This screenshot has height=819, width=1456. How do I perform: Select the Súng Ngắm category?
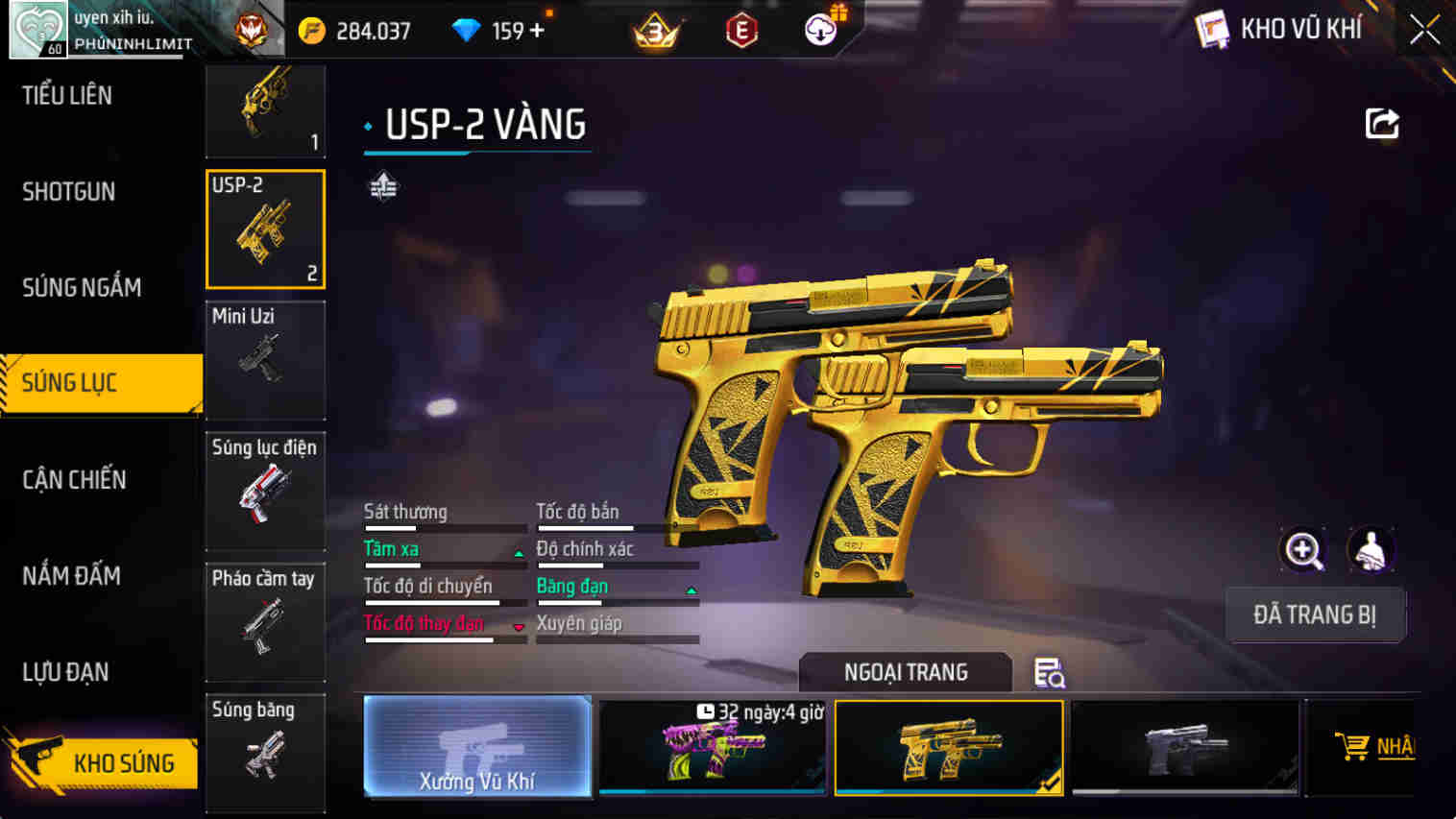point(82,287)
